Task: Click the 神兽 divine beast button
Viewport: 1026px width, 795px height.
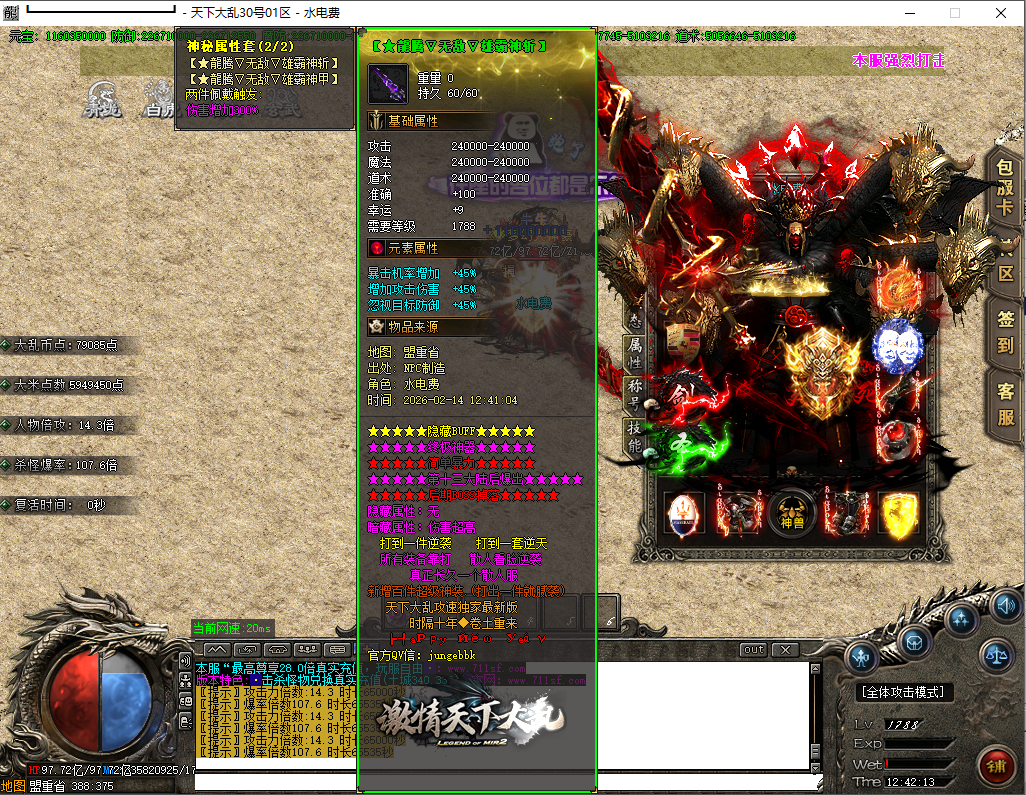Action: 792,511
